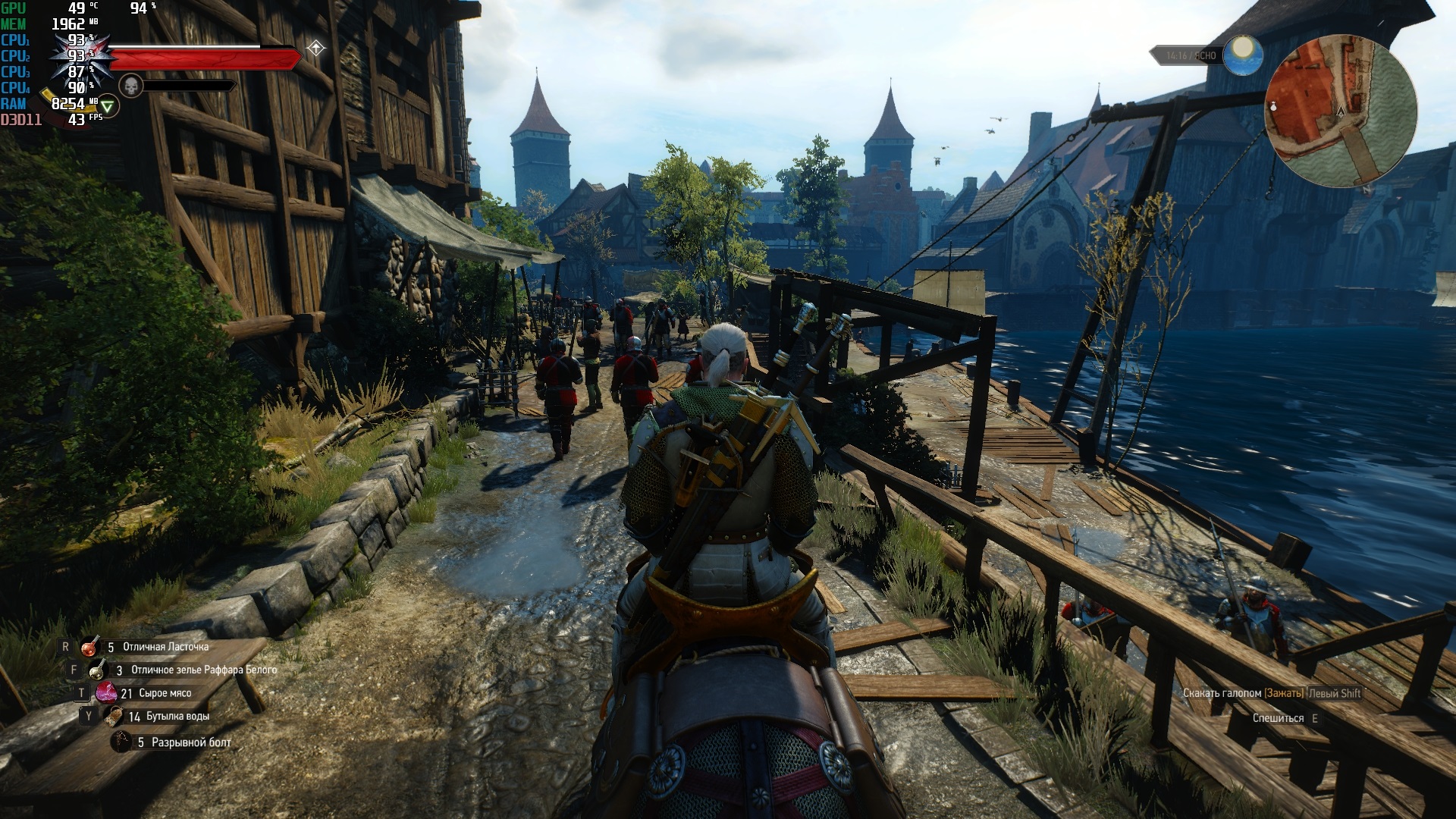Select the Бутылка воды item slot
Screen dimensions: 1456x819
point(114,716)
